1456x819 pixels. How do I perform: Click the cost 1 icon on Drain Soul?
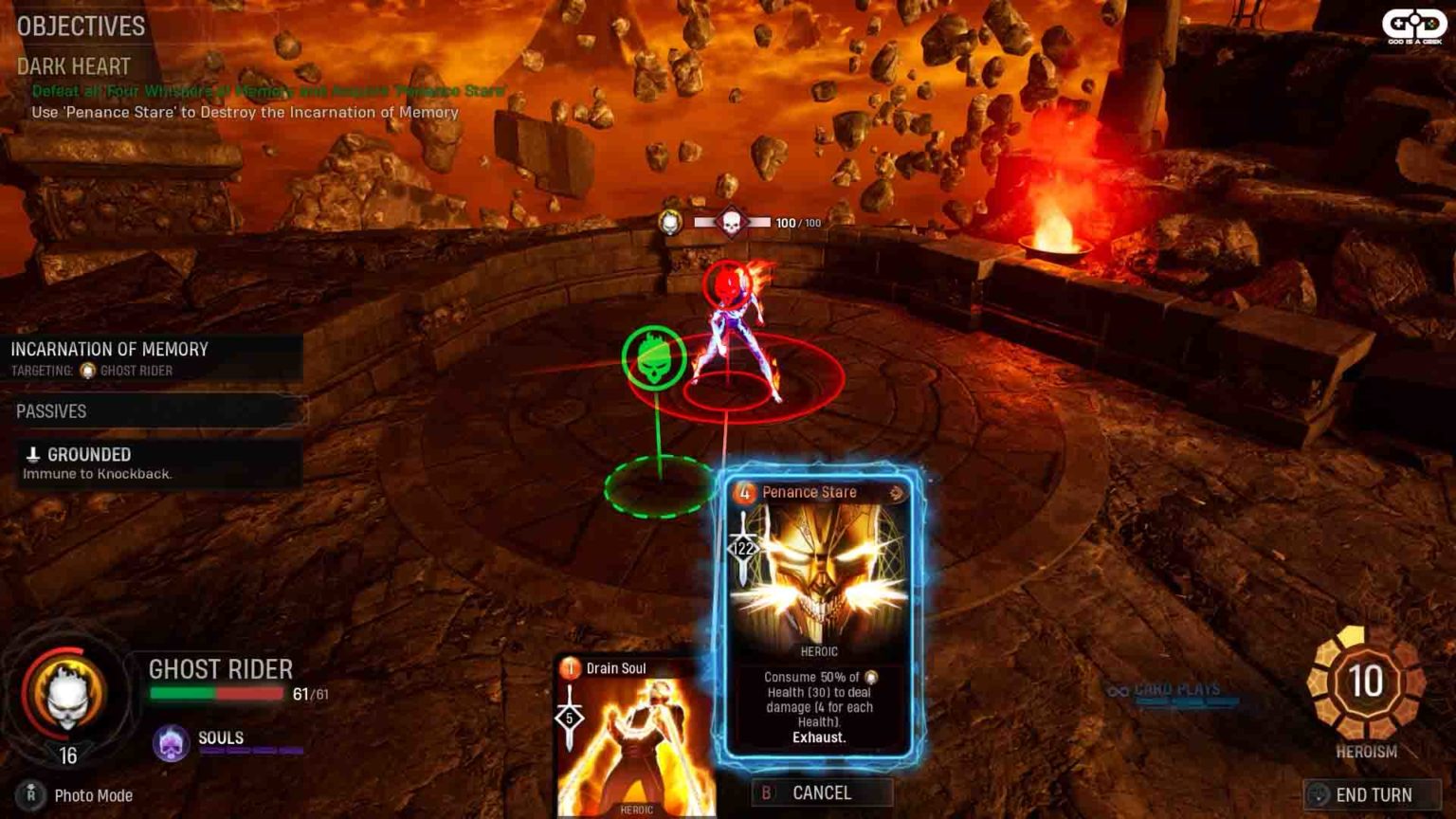point(570,668)
